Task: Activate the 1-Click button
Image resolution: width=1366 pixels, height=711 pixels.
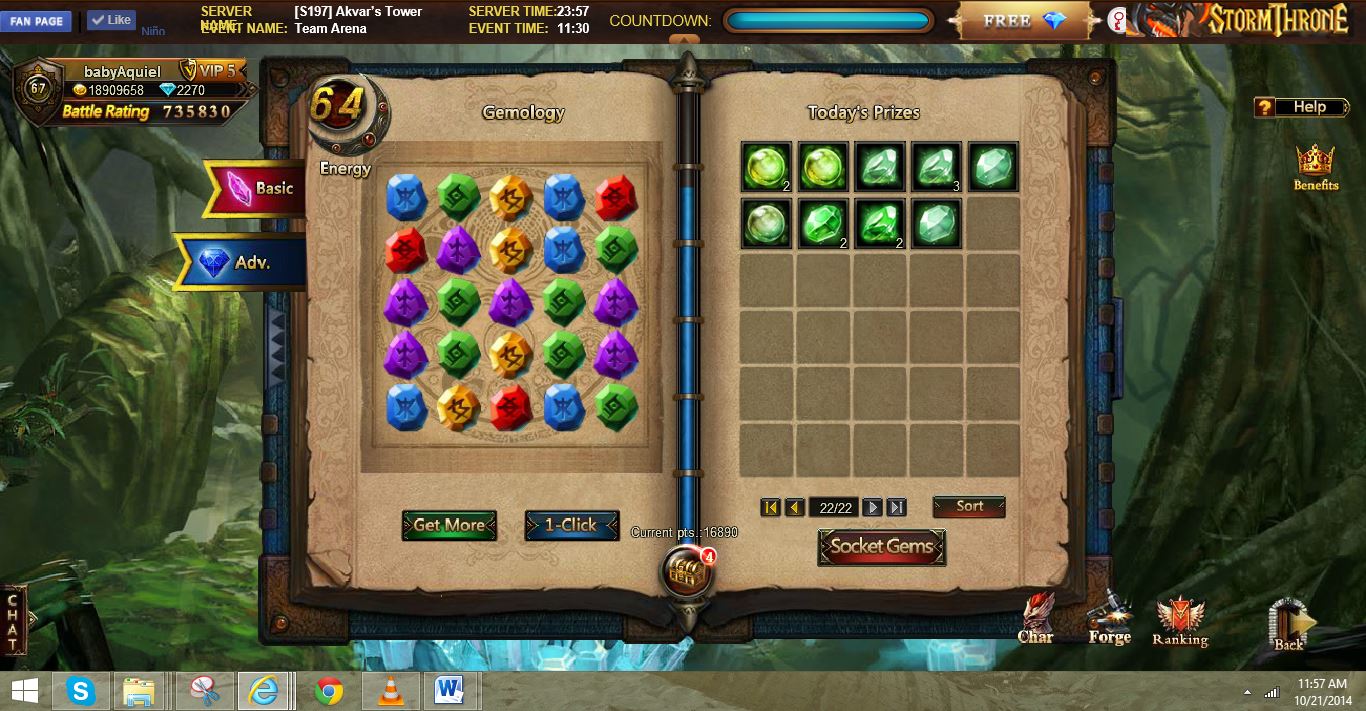Action: (571, 525)
